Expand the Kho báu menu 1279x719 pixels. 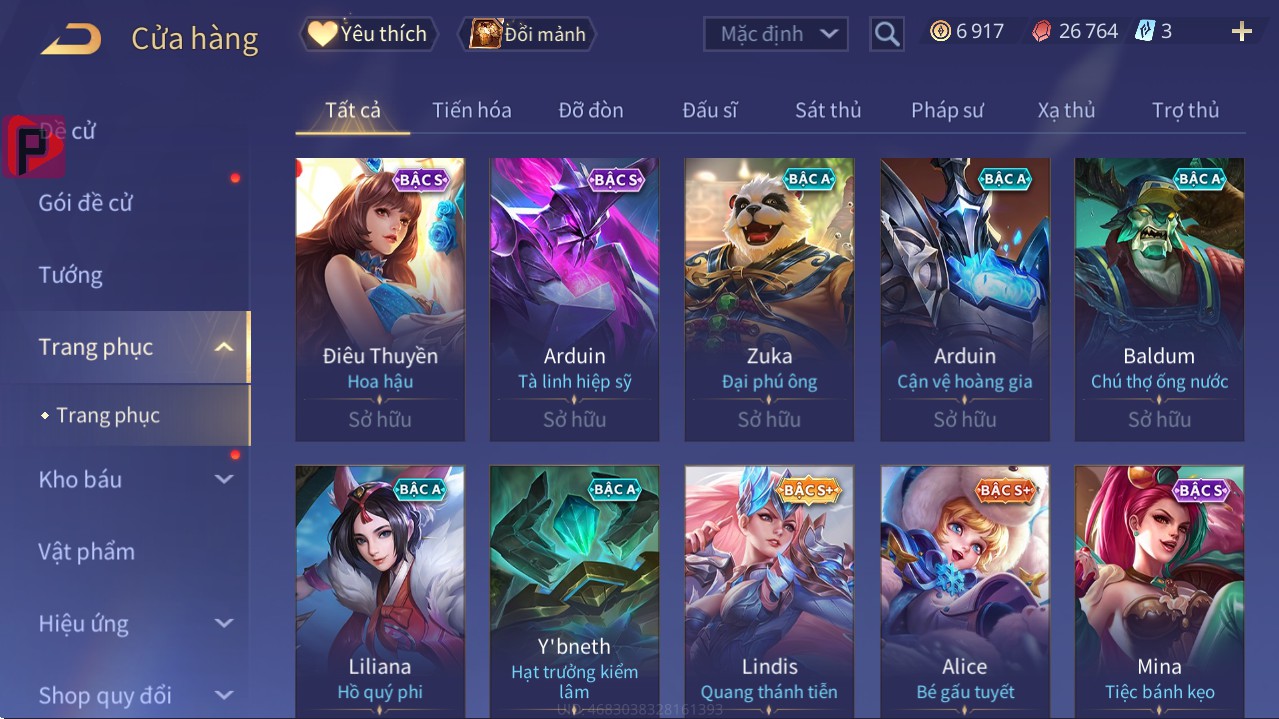[x=135, y=479]
